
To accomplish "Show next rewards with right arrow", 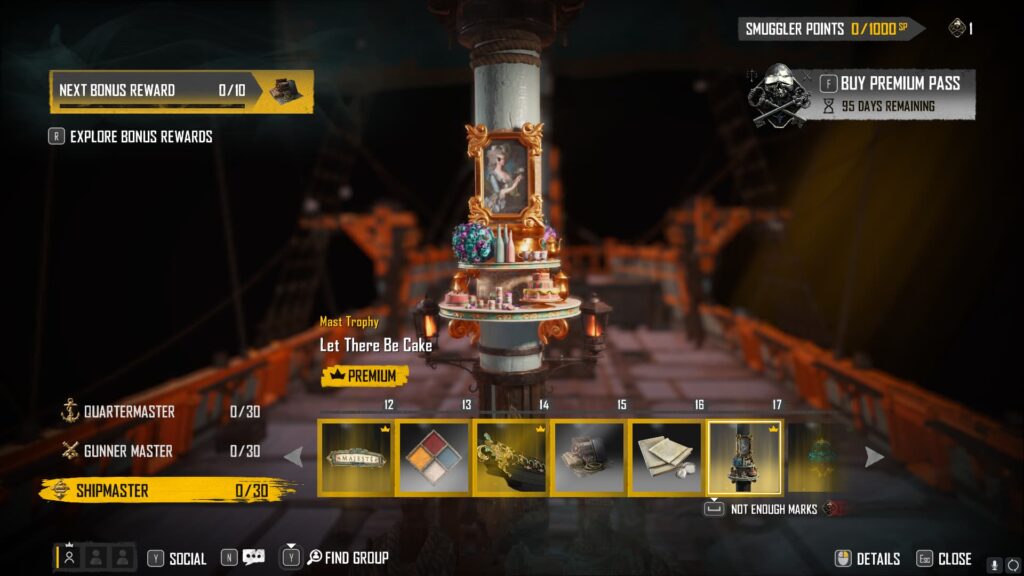I will pyautogui.click(x=874, y=457).
